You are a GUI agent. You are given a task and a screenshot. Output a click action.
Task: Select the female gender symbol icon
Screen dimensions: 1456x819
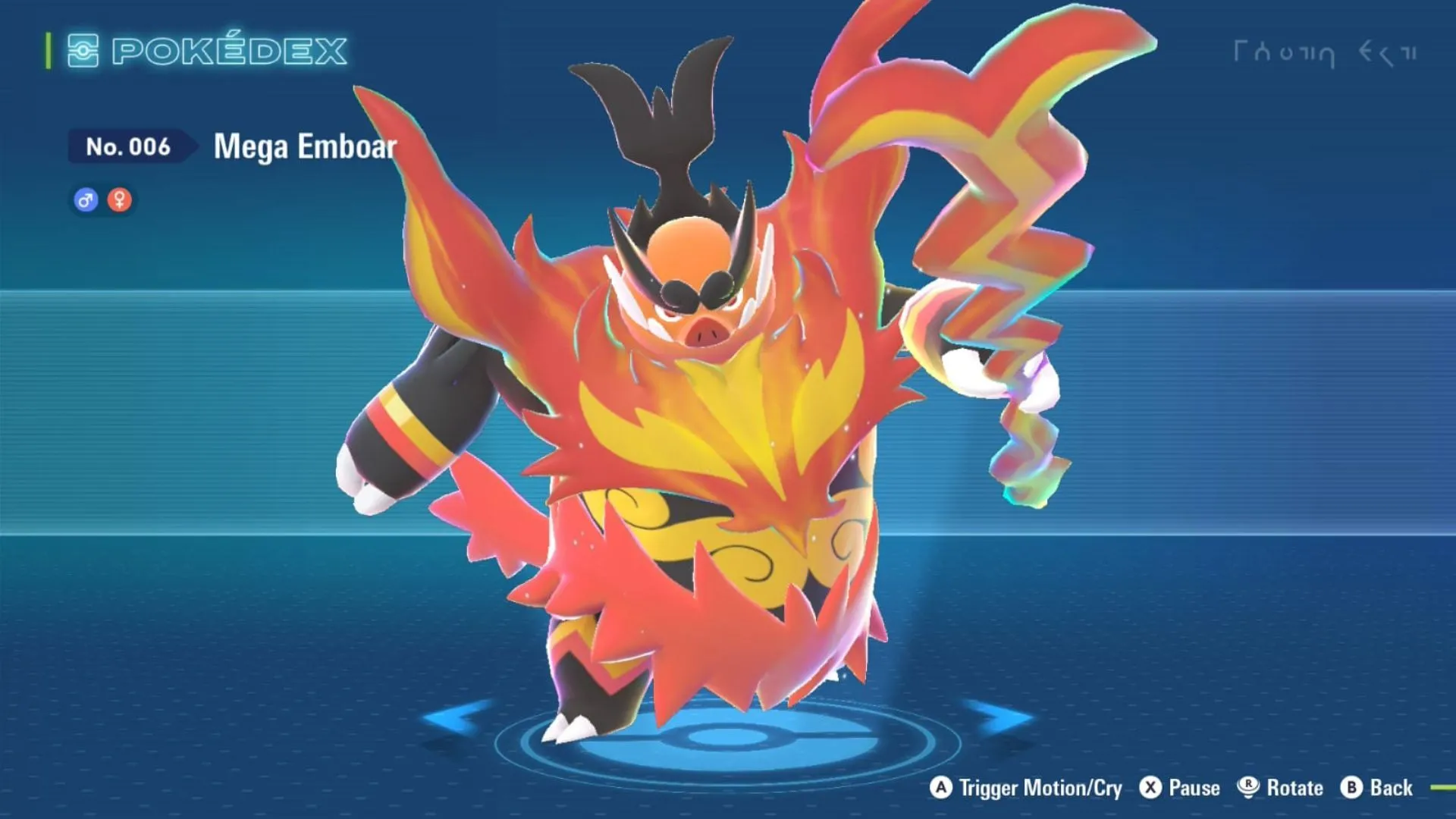click(120, 199)
